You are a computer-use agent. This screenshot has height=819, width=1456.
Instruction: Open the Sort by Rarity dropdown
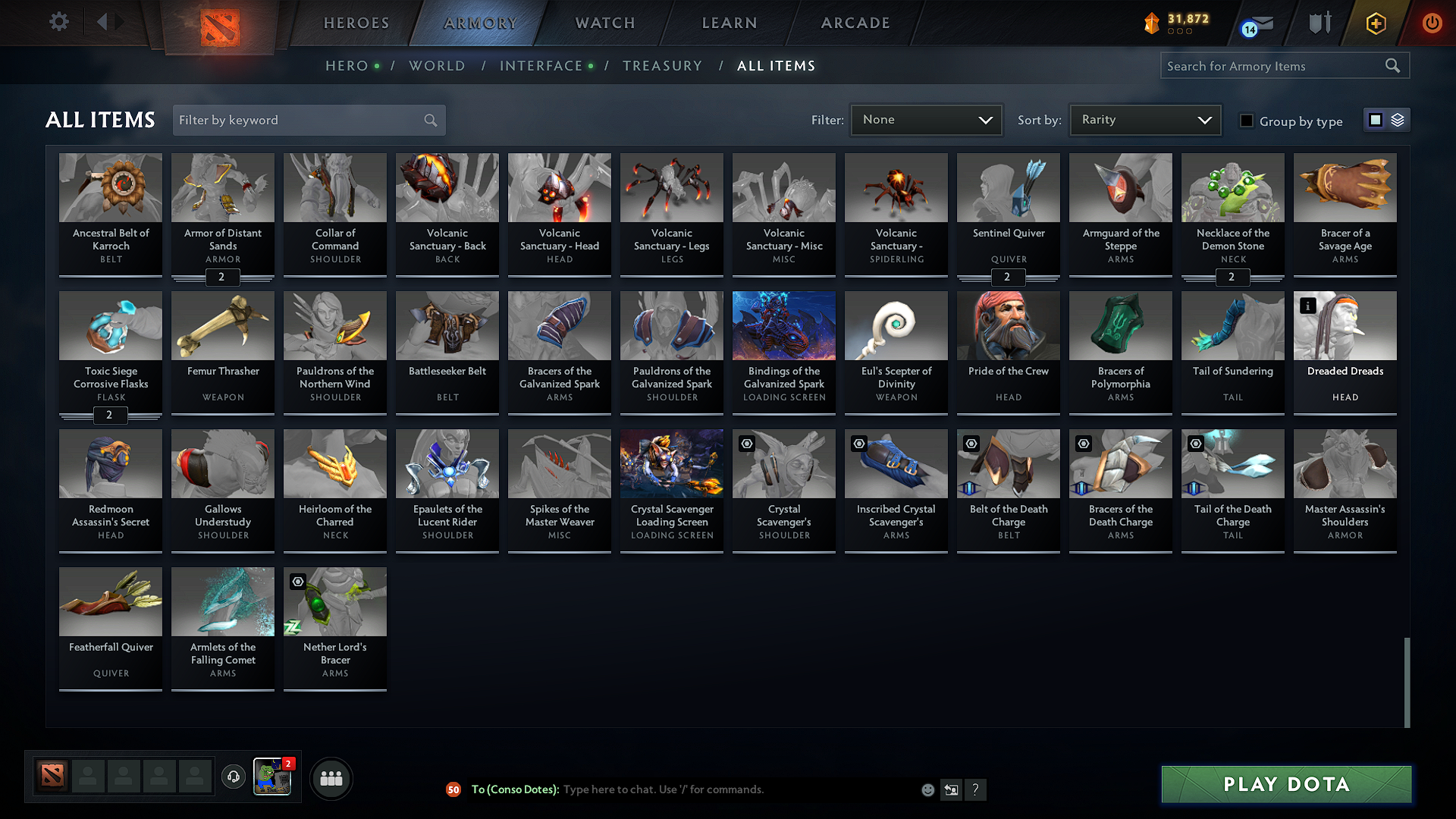1144,119
